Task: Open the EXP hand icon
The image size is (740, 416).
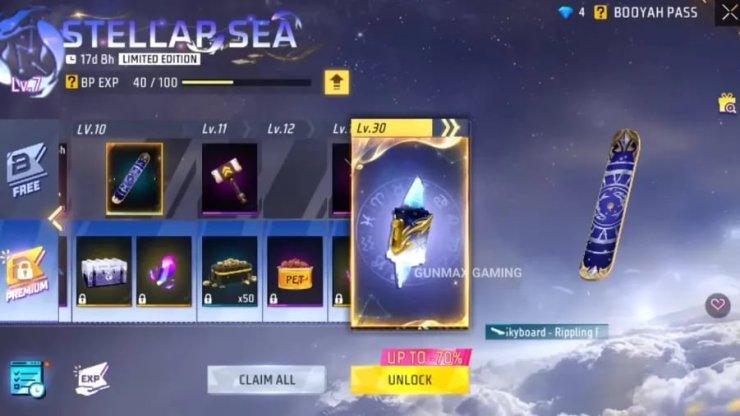Action: pyautogui.click(x=90, y=378)
